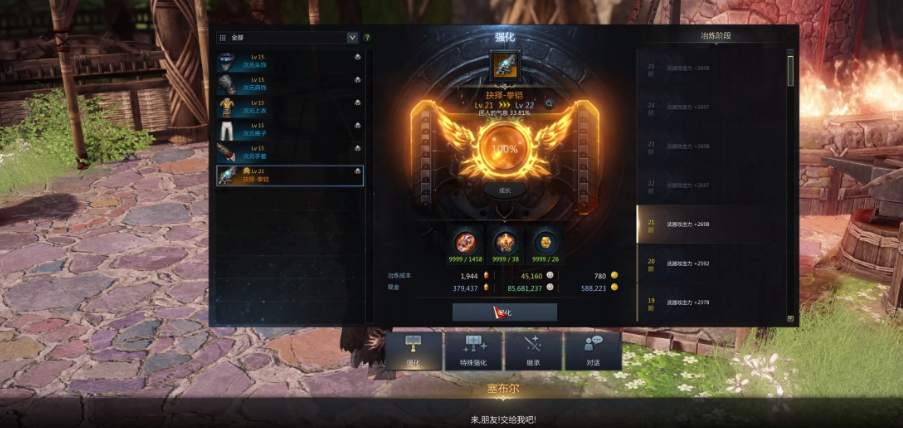Choose the 对话 option

pyautogui.click(x=591, y=351)
